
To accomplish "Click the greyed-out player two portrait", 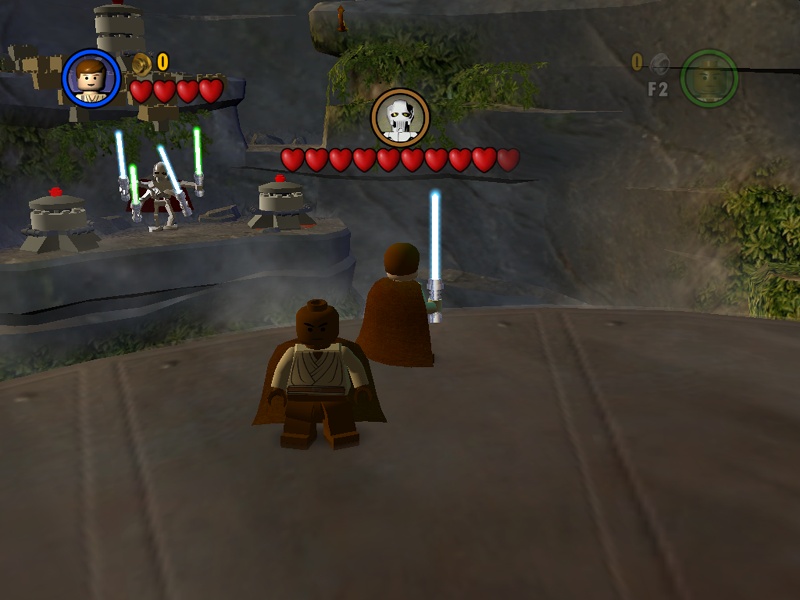I will click(709, 77).
